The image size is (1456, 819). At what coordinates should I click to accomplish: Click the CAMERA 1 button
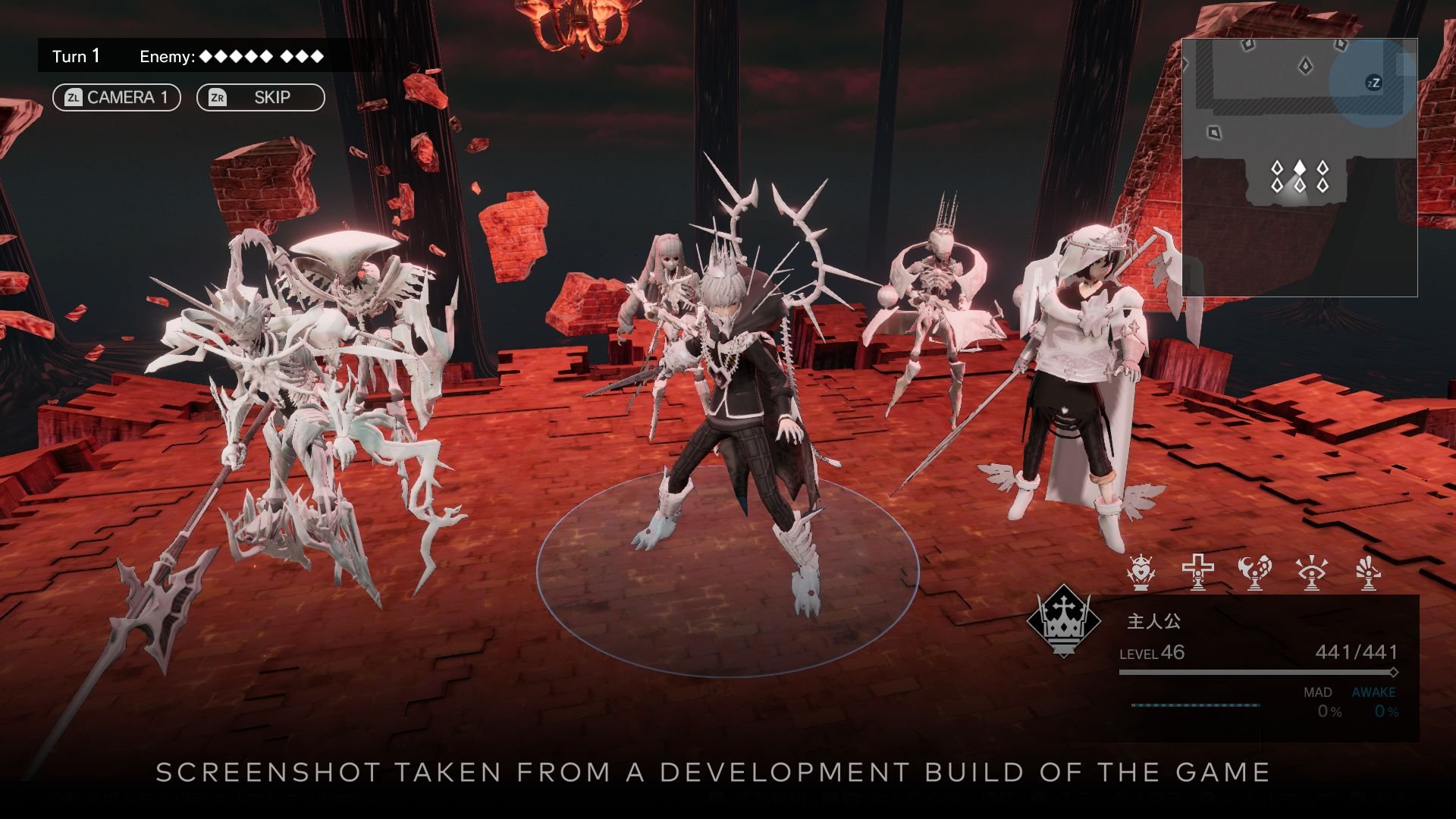pyautogui.click(x=117, y=98)
